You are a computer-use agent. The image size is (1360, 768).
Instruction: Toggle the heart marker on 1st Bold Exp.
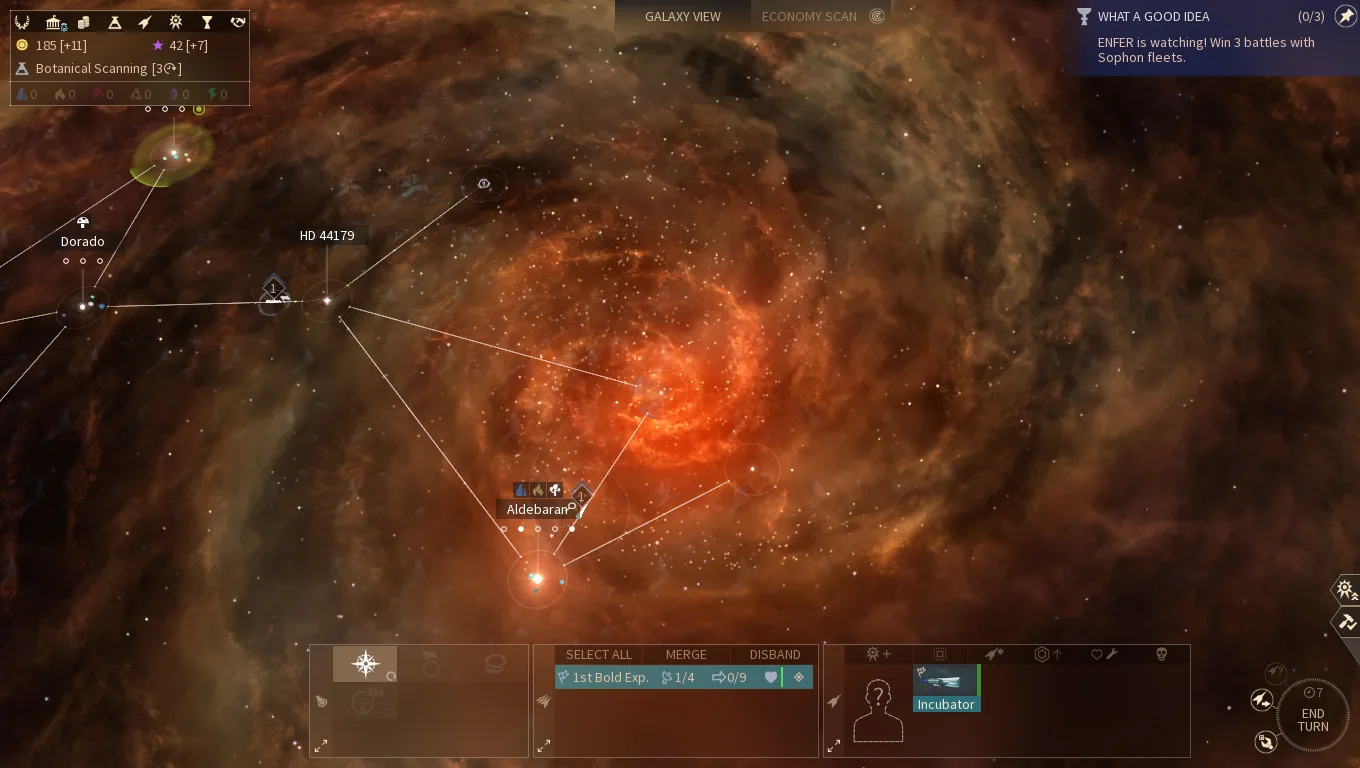pos(769,677)
